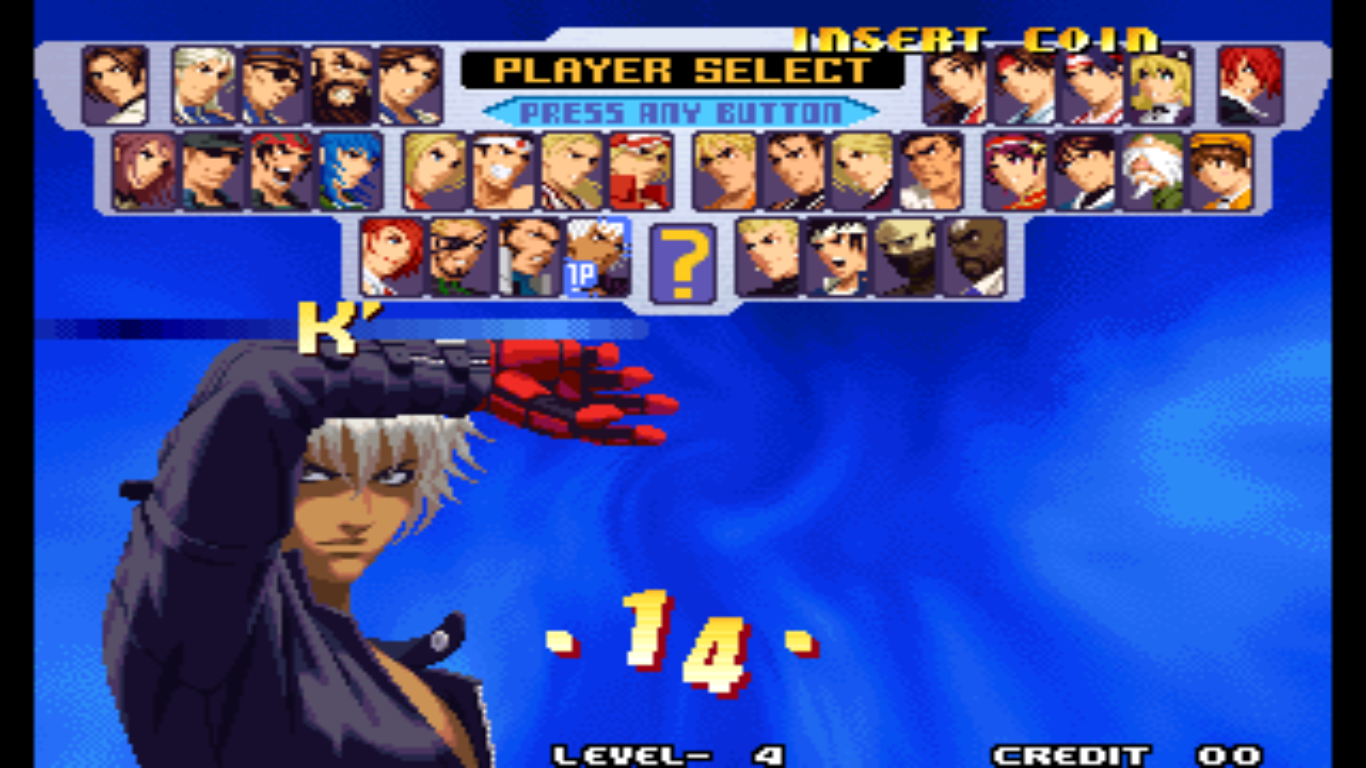The image size is (1366, 768).
Task: Select red-haired Iori Yagami portrait
Action: pyautogui.click(x=1250, y=85)
